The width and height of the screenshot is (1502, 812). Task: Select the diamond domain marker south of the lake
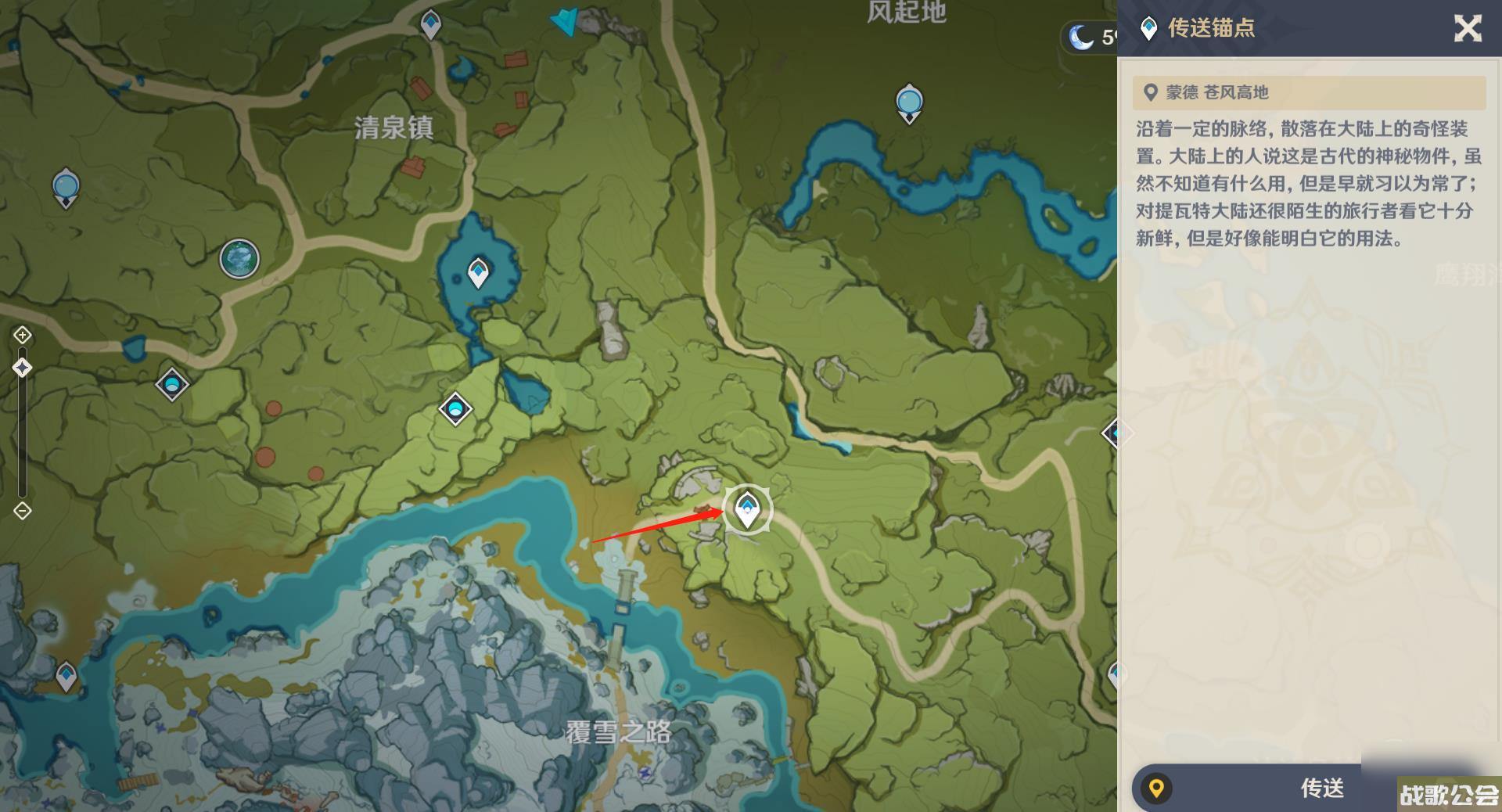coord(455,408)
